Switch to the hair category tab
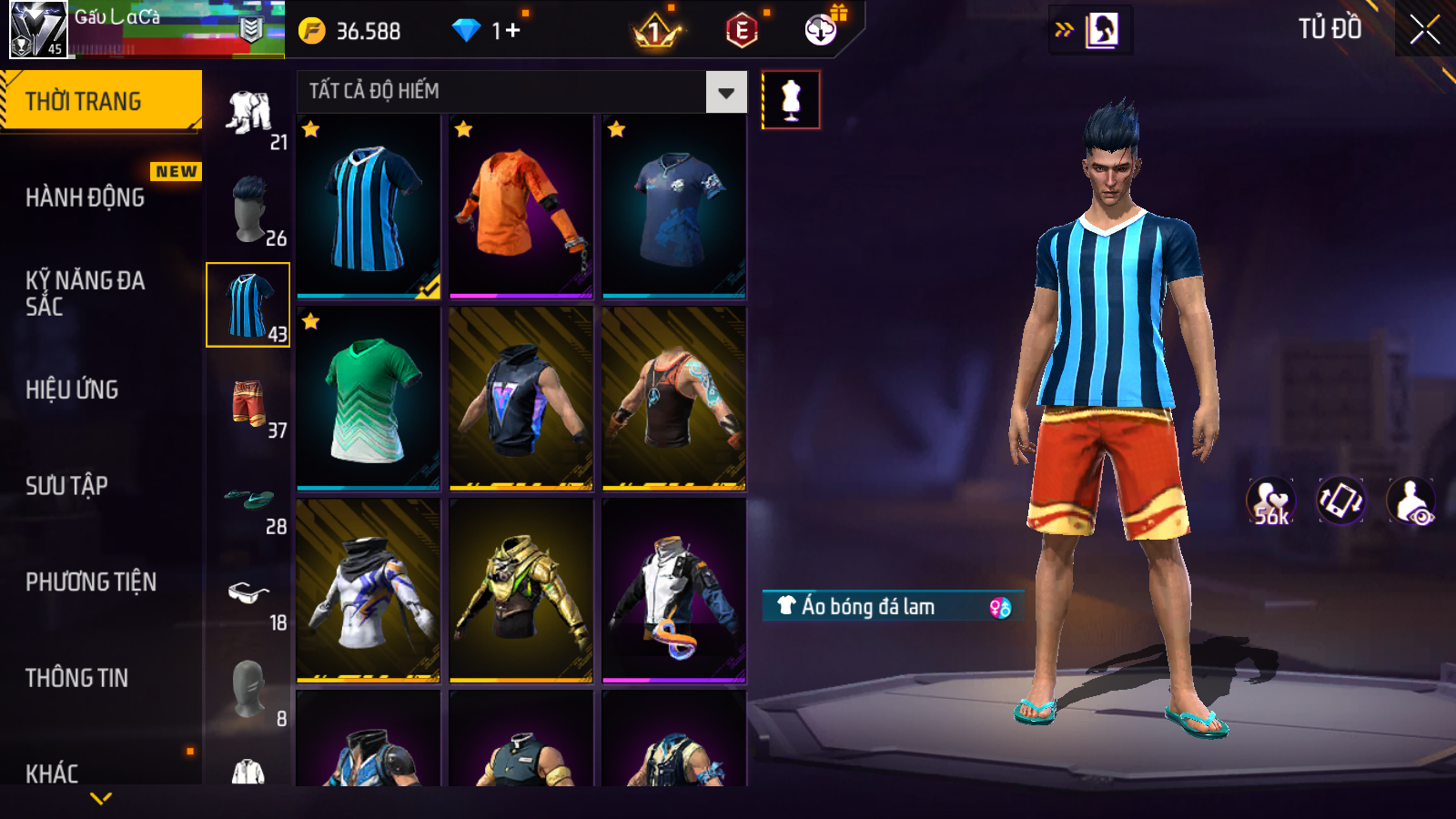Viewport: 1456px width, 819px height. pos(249,209)
